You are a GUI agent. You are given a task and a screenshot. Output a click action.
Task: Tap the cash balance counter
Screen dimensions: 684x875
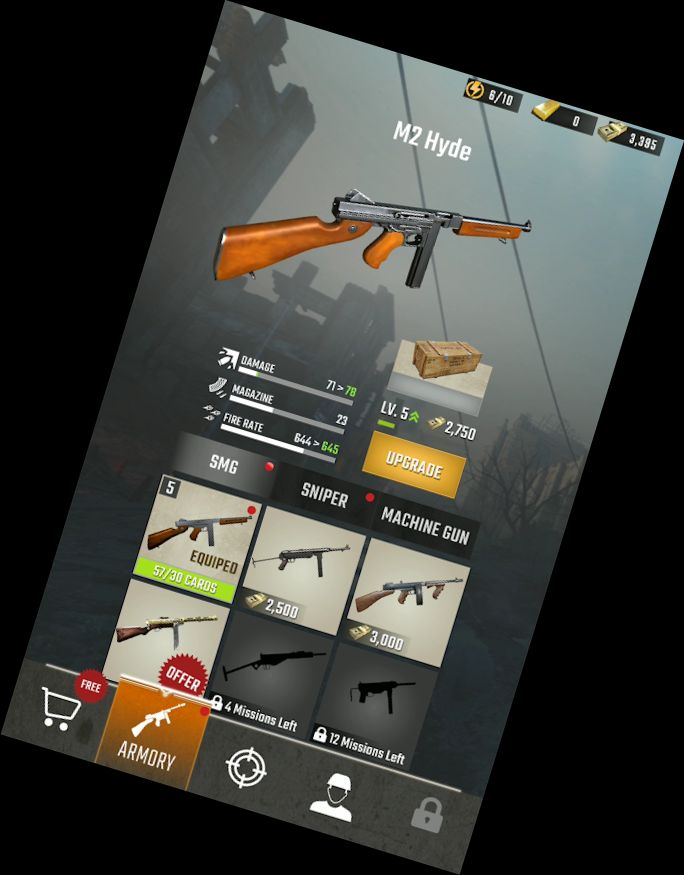(630, 140)
